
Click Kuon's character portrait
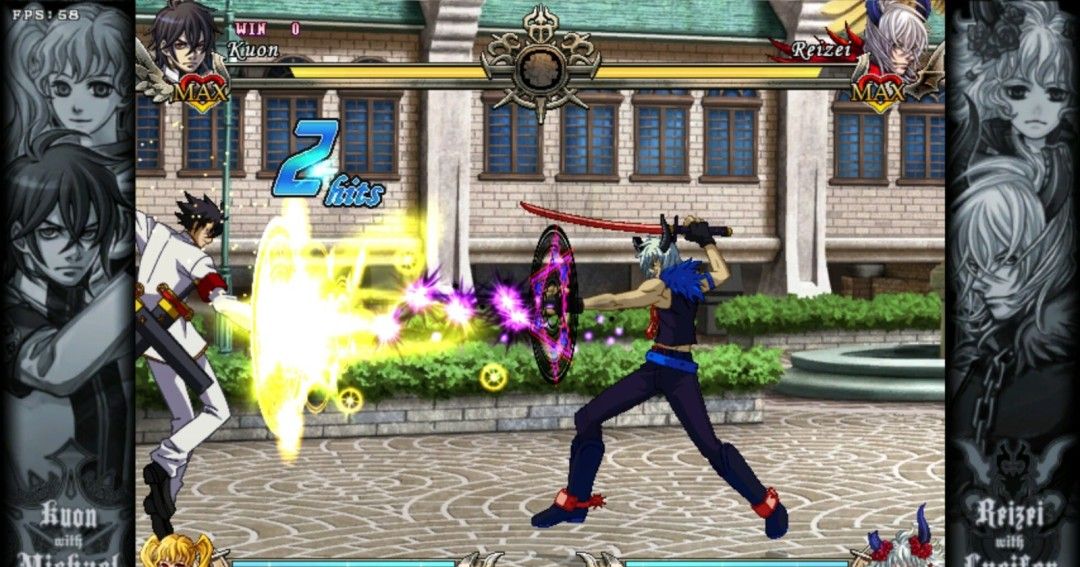tap(183, 42)
